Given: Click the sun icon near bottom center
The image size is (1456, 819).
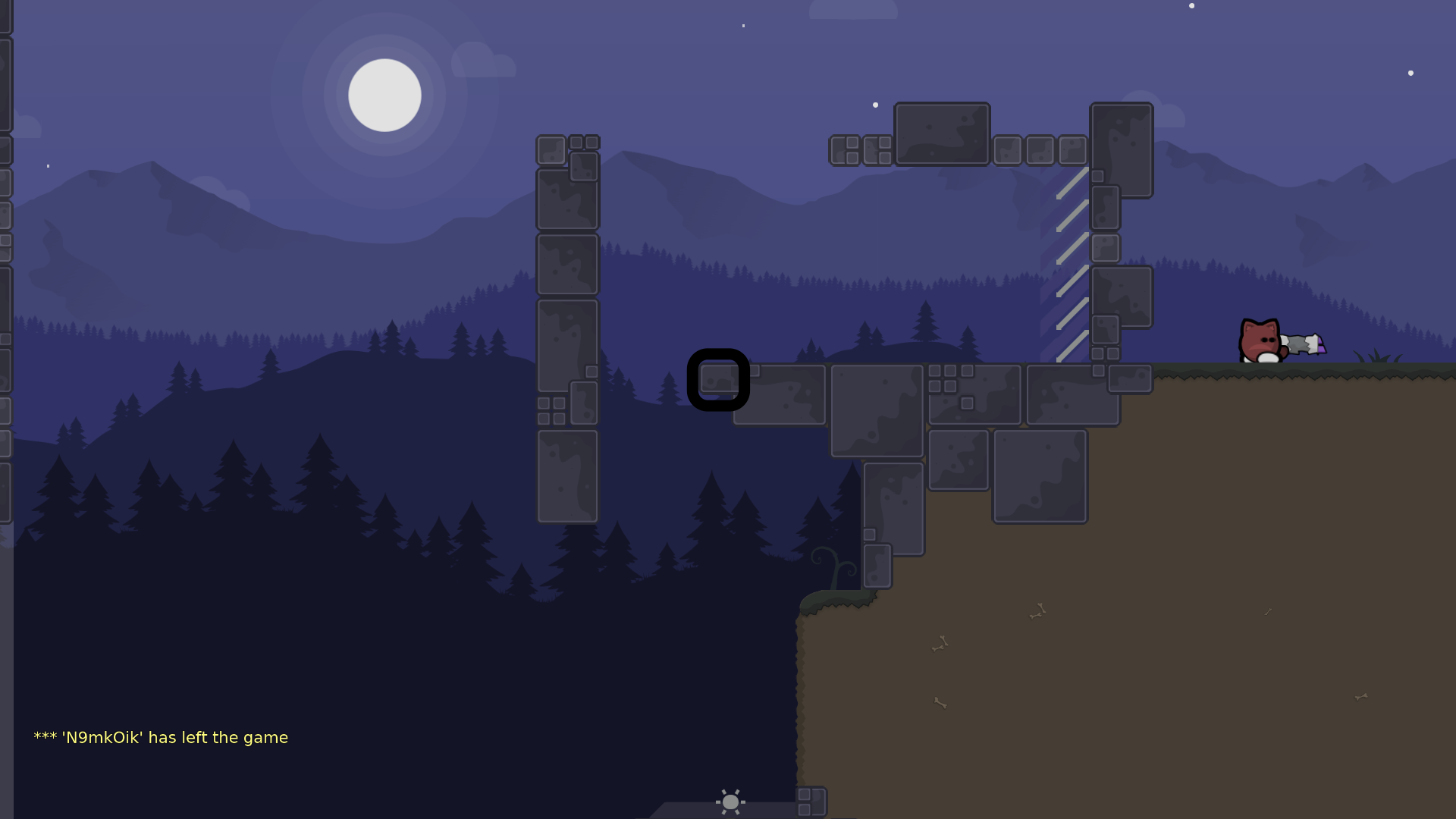Looking at the screenshot, I should (730, 802).
